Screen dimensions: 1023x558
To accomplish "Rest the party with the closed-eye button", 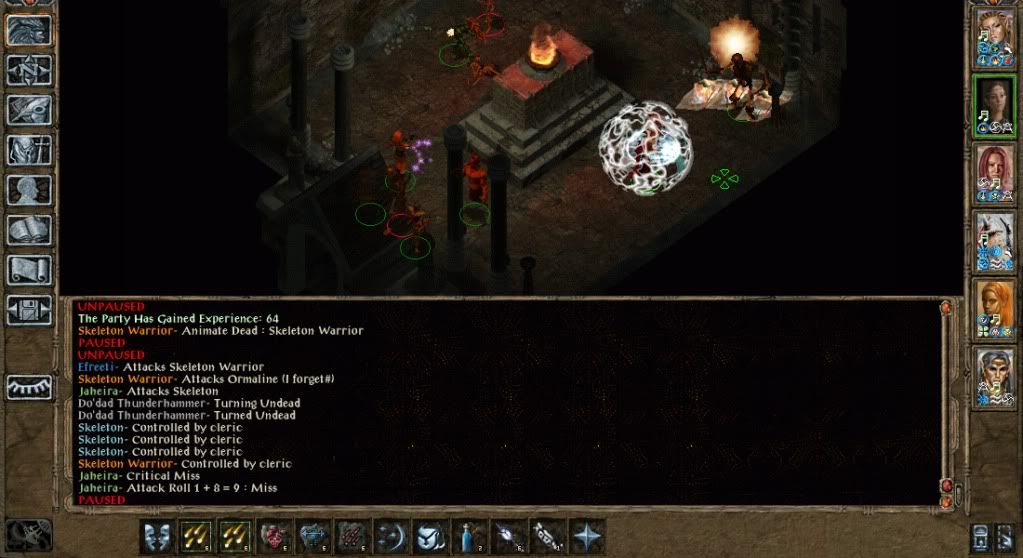I will pos(29,386).
